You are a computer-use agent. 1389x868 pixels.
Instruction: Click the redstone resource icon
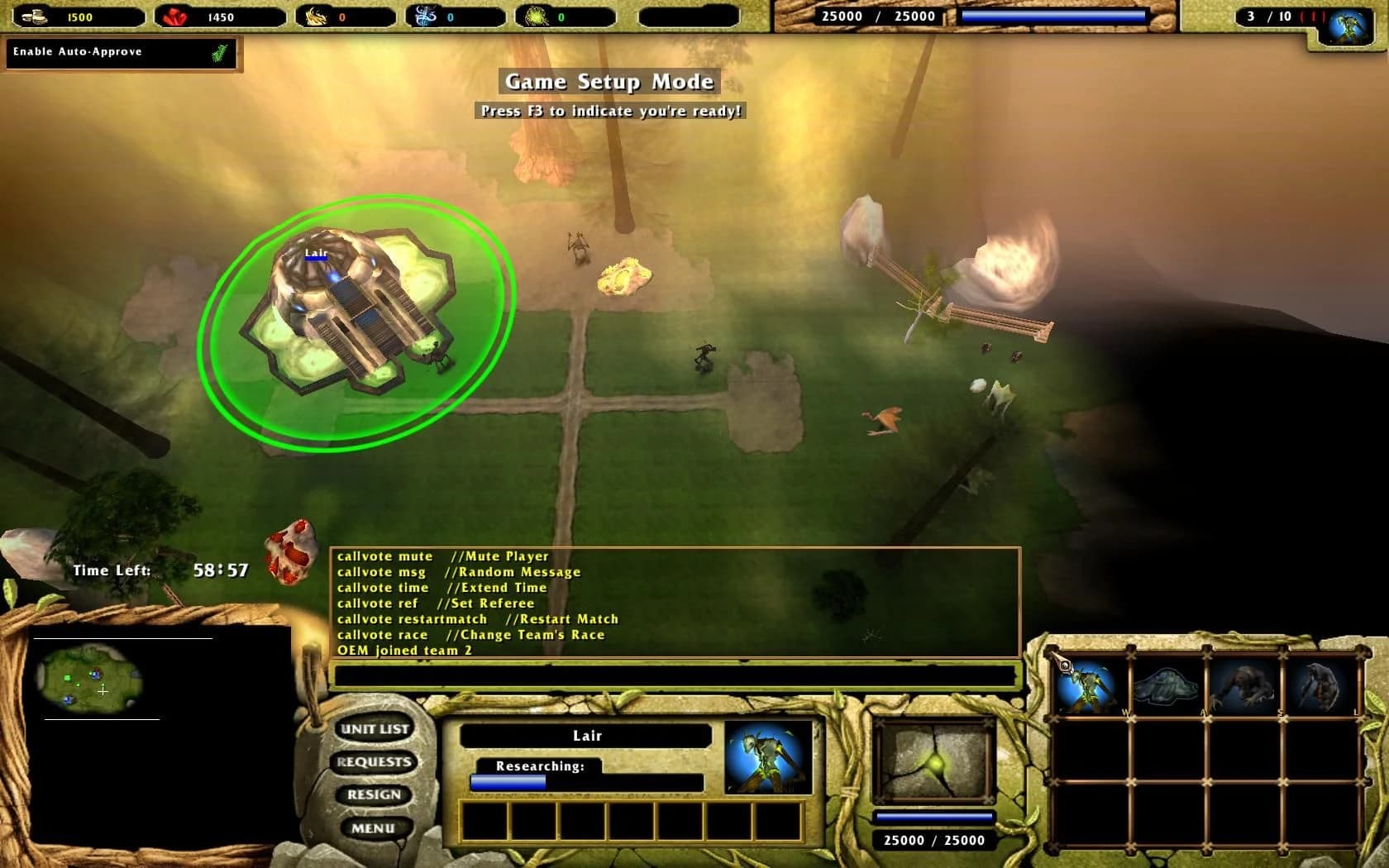(x=174, y=14)
